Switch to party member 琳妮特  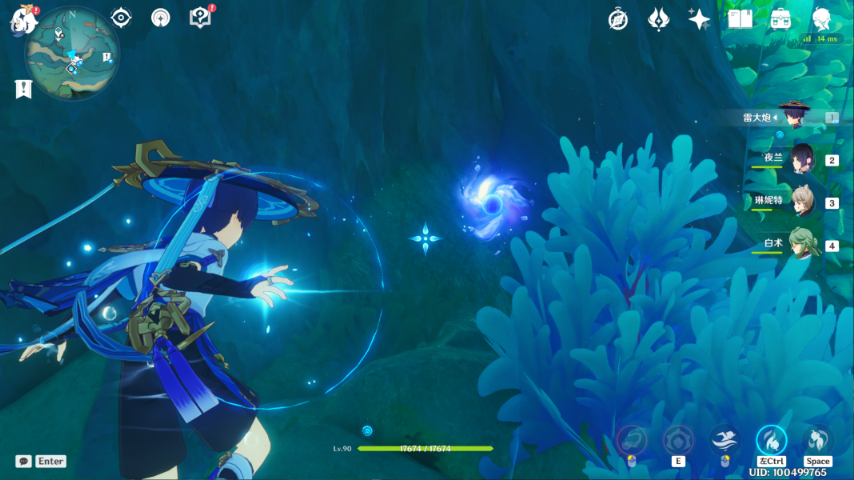coord(801,202)
